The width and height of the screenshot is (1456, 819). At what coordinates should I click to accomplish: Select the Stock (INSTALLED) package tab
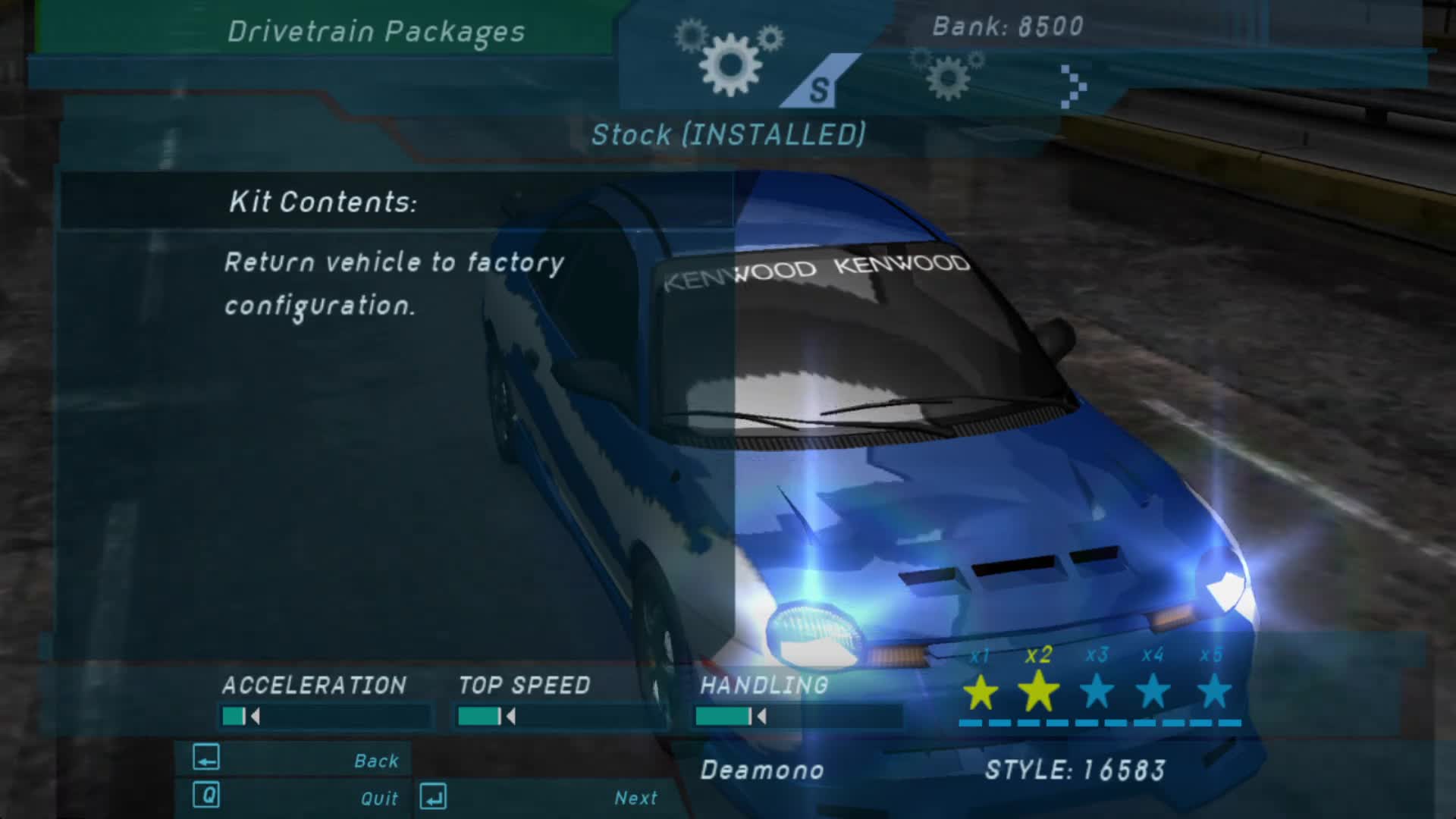click(x=730, y=135)
